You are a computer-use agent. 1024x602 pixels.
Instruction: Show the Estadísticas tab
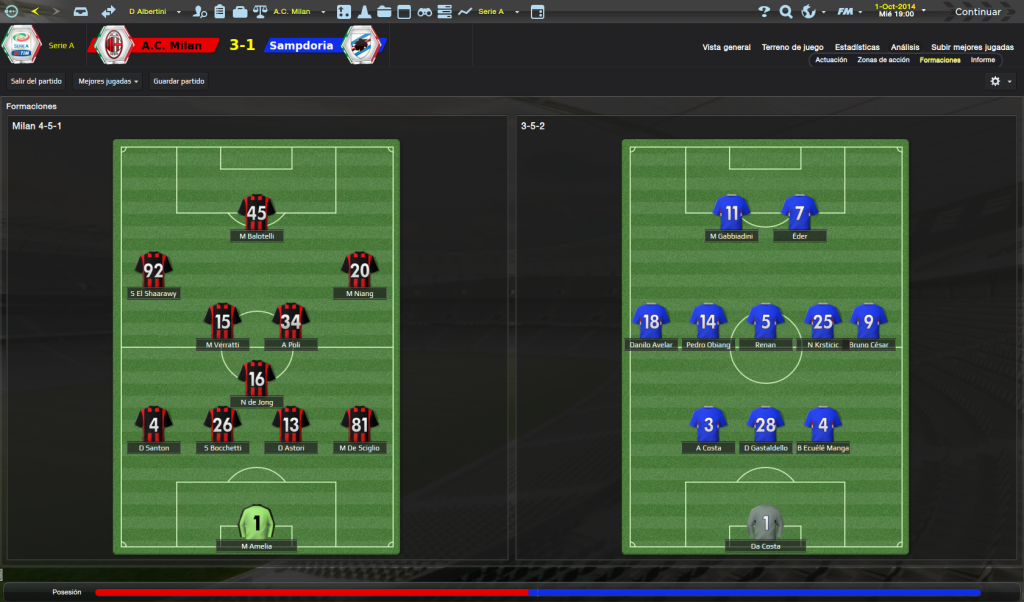(857, 47)
